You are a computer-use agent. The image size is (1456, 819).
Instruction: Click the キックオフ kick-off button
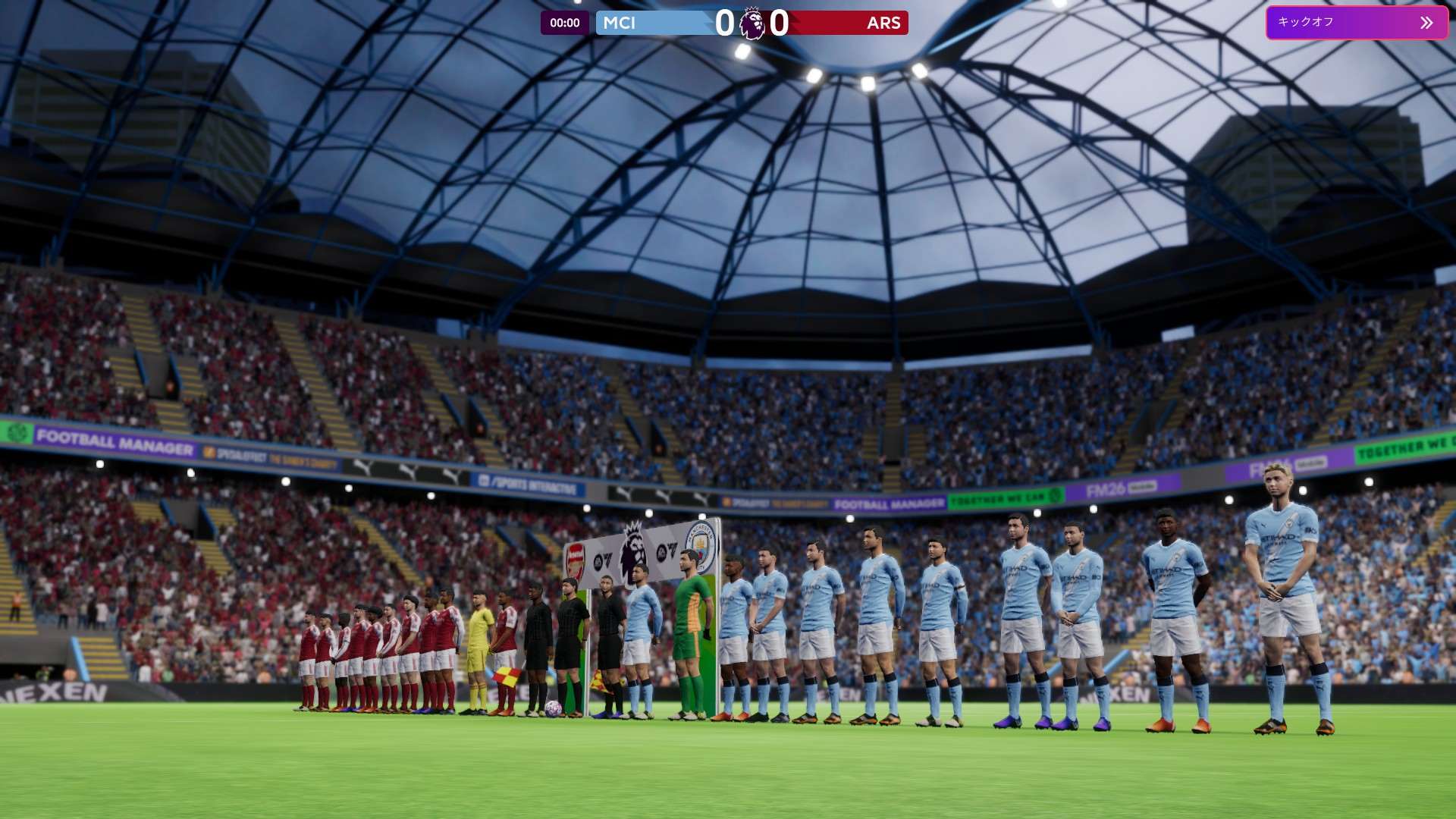coord(1356,23)
